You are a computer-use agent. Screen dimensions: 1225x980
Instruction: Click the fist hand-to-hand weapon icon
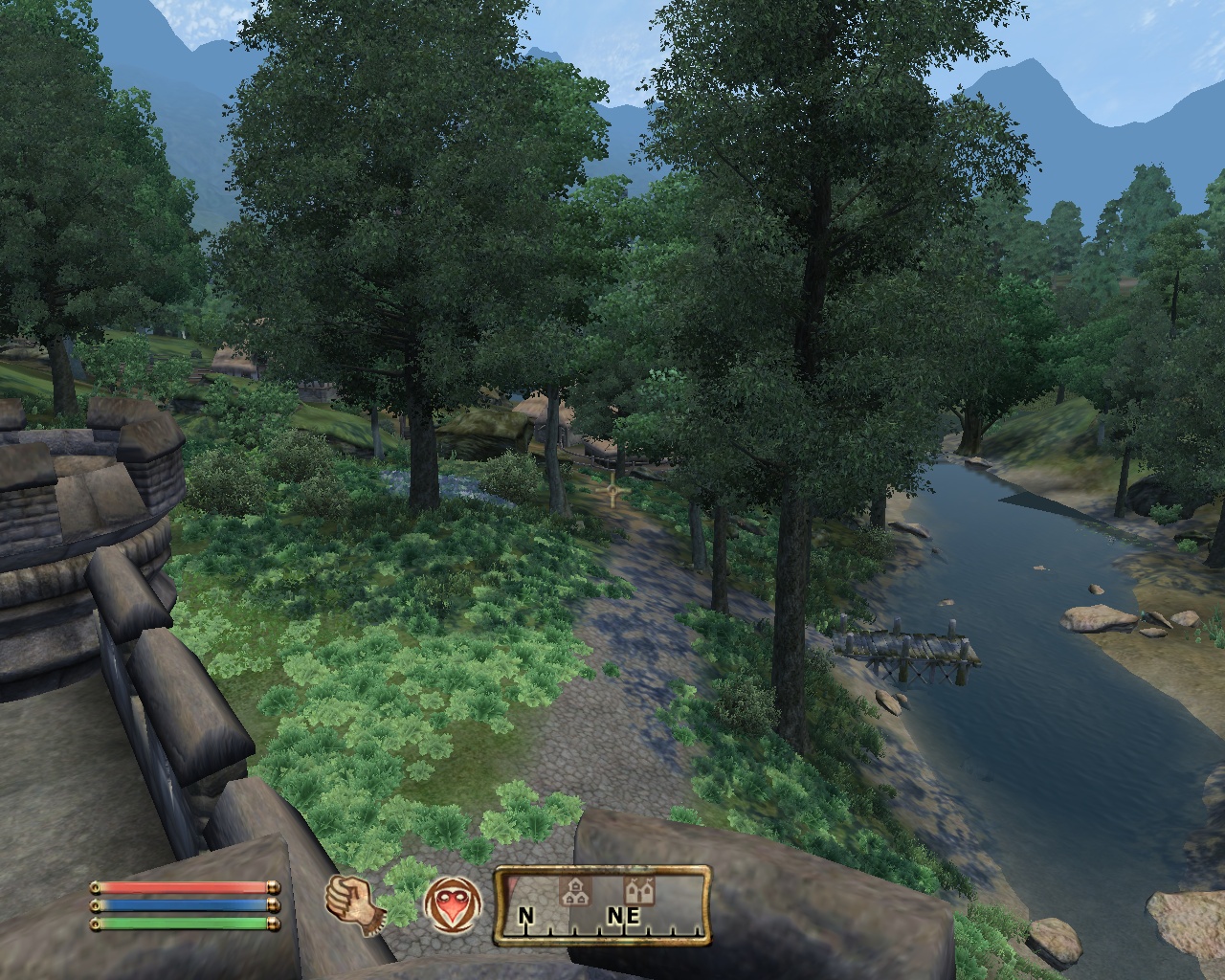352,902
